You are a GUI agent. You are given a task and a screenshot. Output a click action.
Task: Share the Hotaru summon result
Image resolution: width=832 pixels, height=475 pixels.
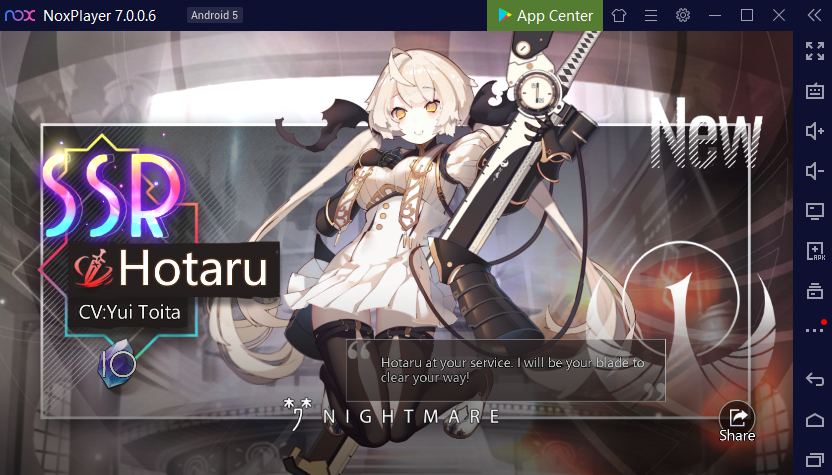tap(737, 418)
